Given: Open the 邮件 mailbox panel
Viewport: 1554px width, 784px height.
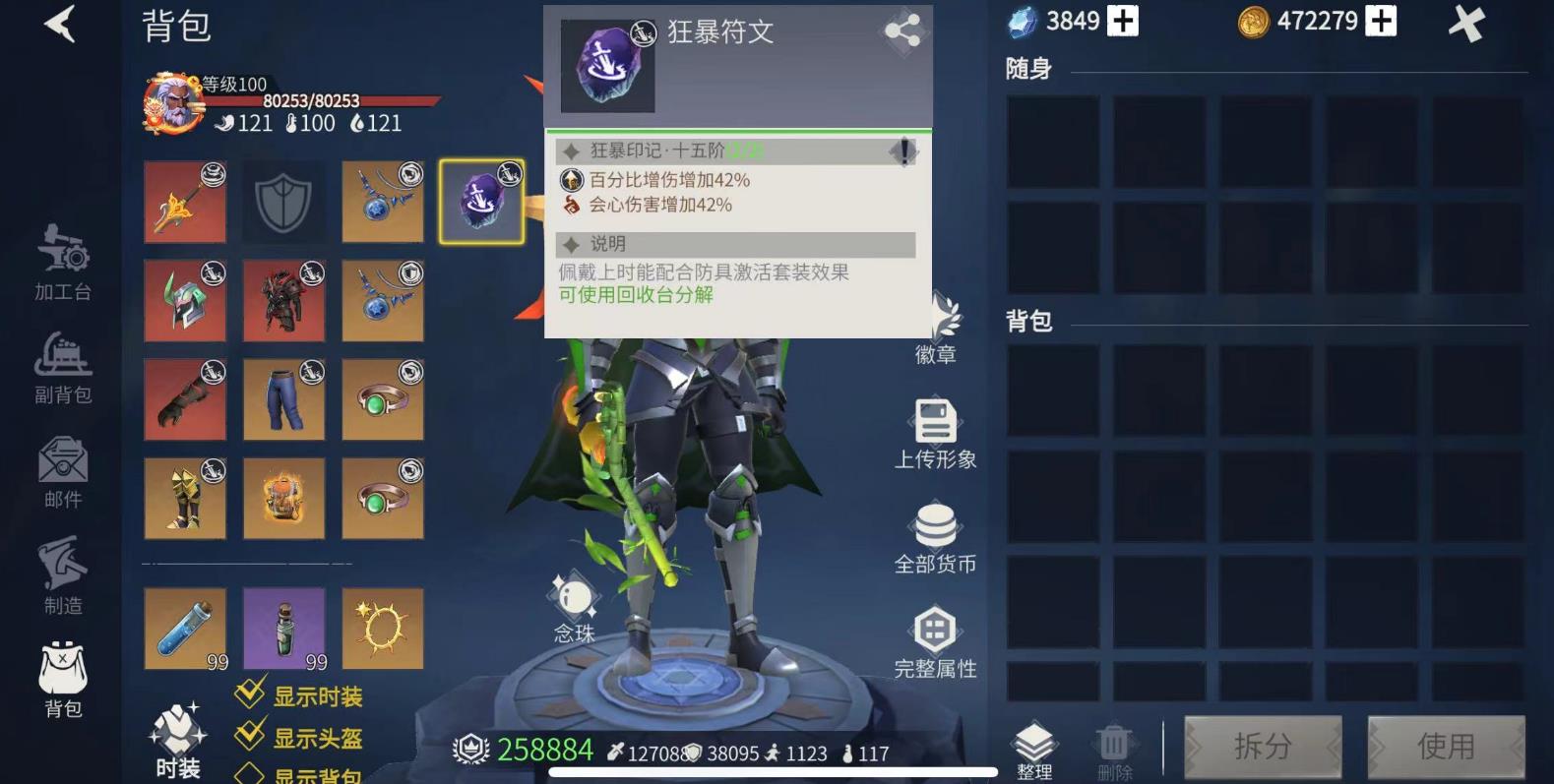Looking at the screenshot, I should click(x=61, y=472).
